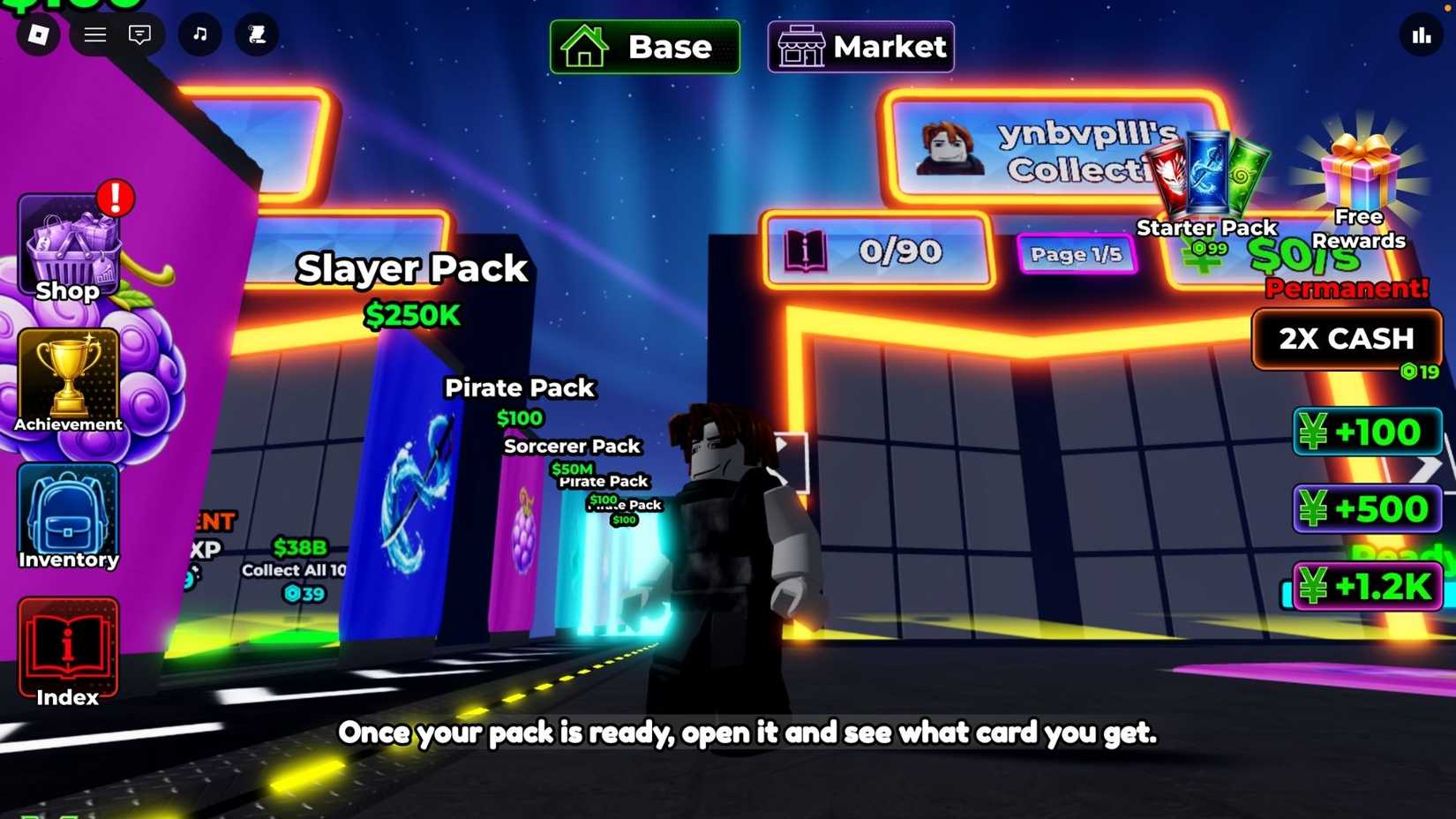The width and height of the screenshot is (1456, 819).
Task: Switch to the Market tab
Action: coord(859,46)
